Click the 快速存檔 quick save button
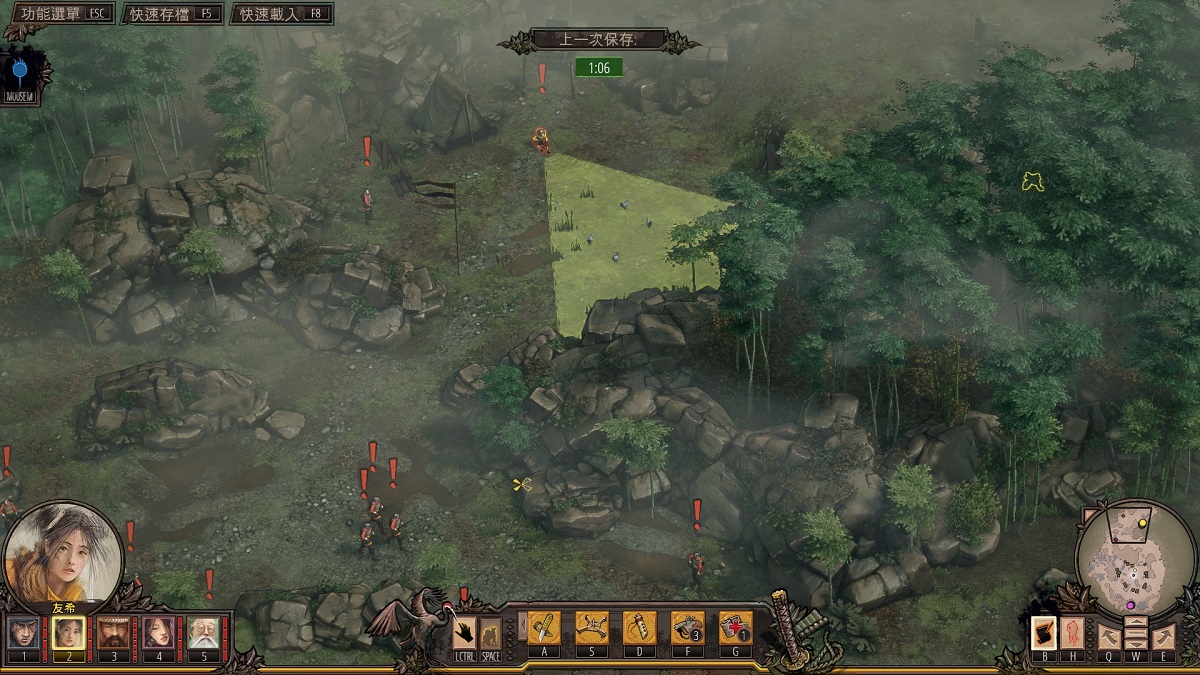 pyautogui.click(x=172, y=14)
